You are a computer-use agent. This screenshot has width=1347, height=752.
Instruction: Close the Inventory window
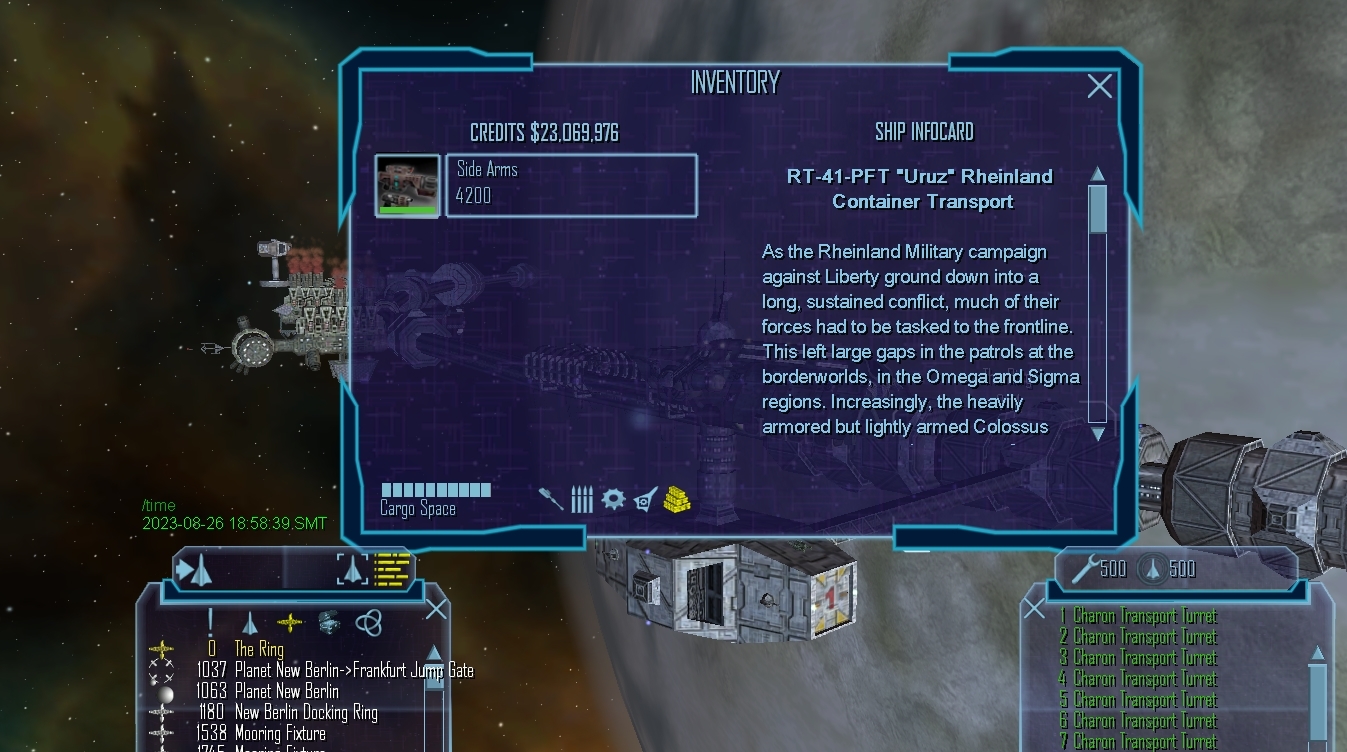pyautogui.click(x=1099, y=86)
